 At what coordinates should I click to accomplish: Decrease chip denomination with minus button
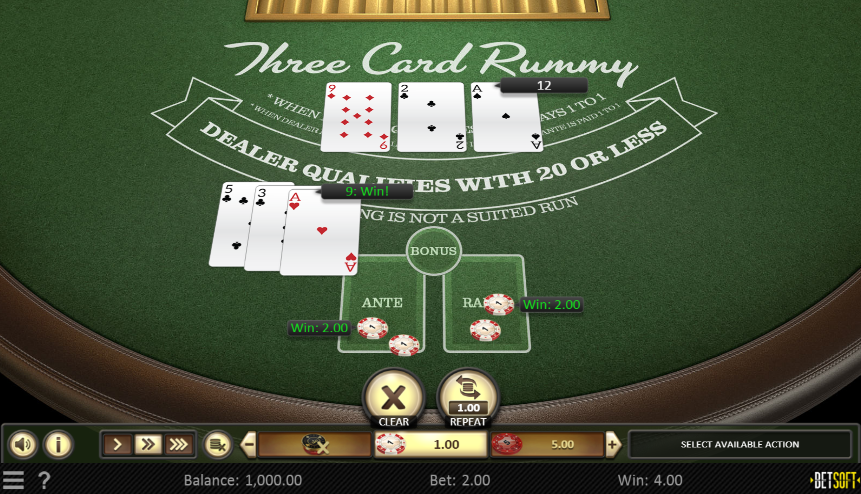click(x=249, y=444)
